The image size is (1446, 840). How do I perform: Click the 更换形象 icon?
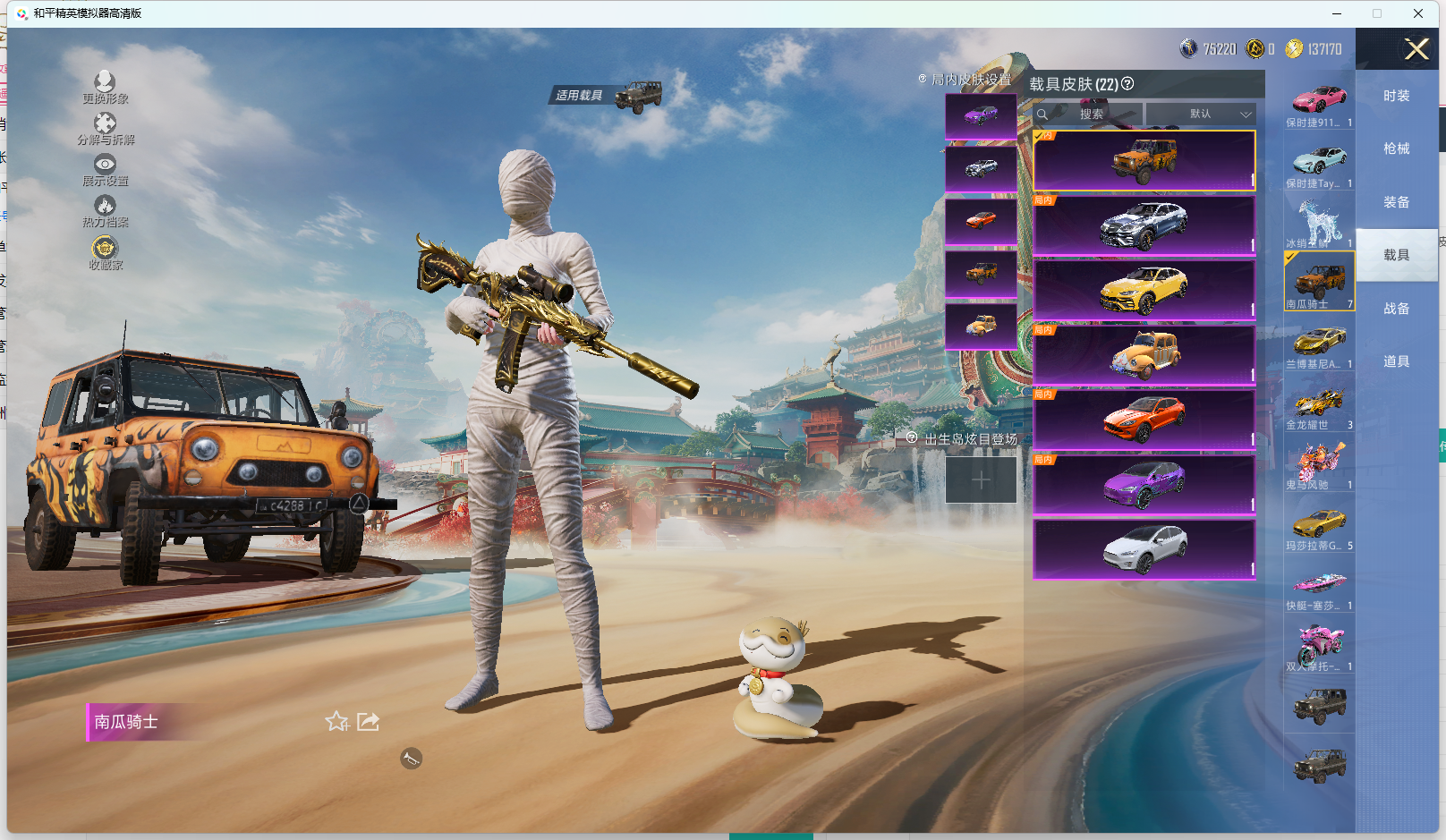click(x=105, y=83)
